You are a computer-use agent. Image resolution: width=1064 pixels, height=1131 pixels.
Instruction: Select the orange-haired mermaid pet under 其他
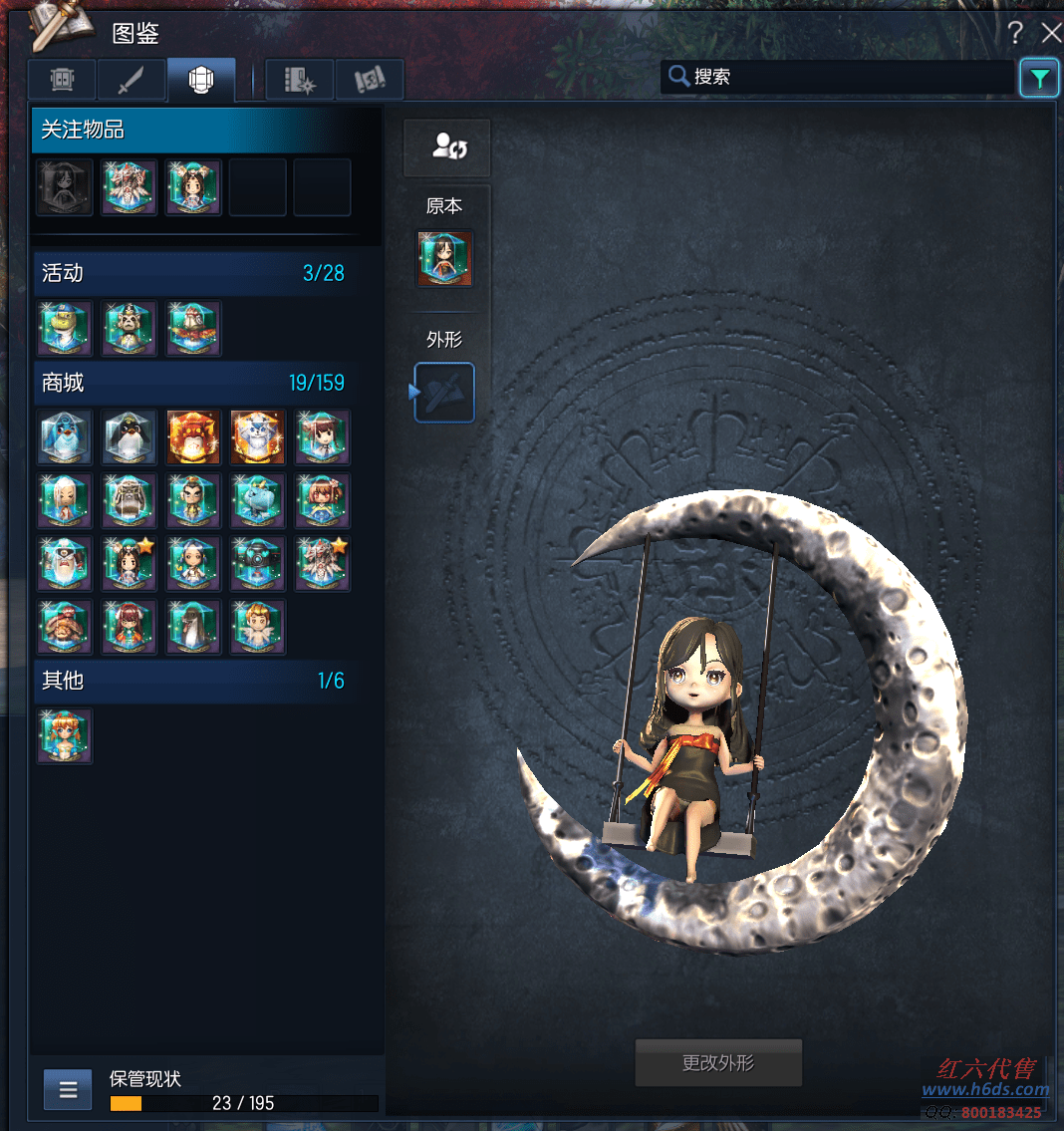(x=66, y=736)
